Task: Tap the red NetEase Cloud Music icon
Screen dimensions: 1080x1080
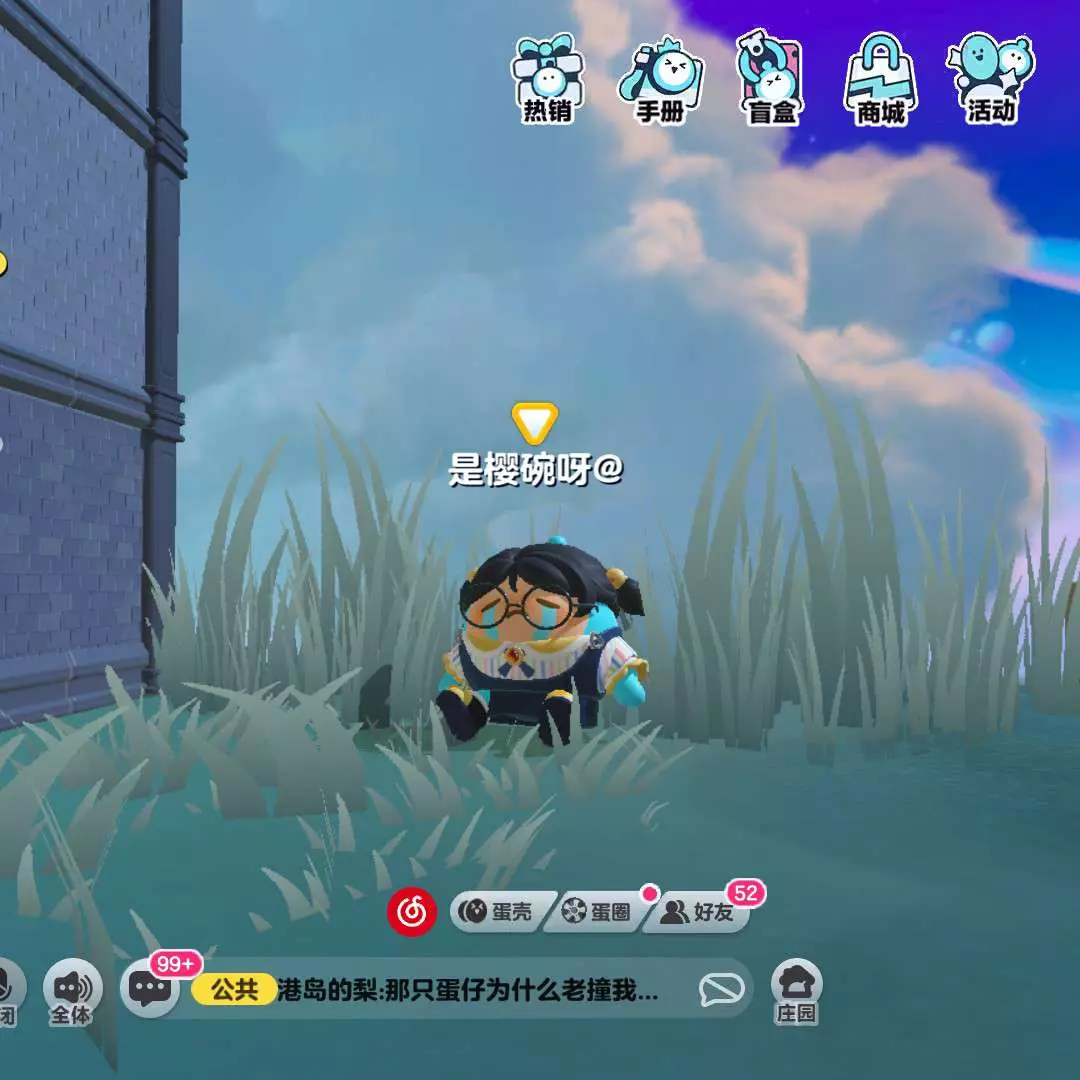Action: click(412, 911)
